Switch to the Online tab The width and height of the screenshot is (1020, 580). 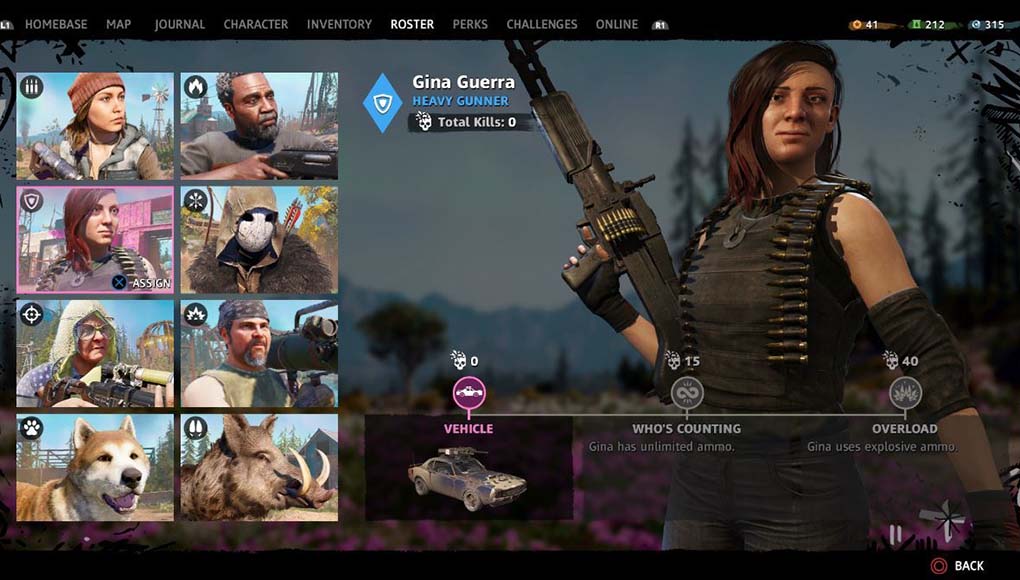click(x=617, y=24)
